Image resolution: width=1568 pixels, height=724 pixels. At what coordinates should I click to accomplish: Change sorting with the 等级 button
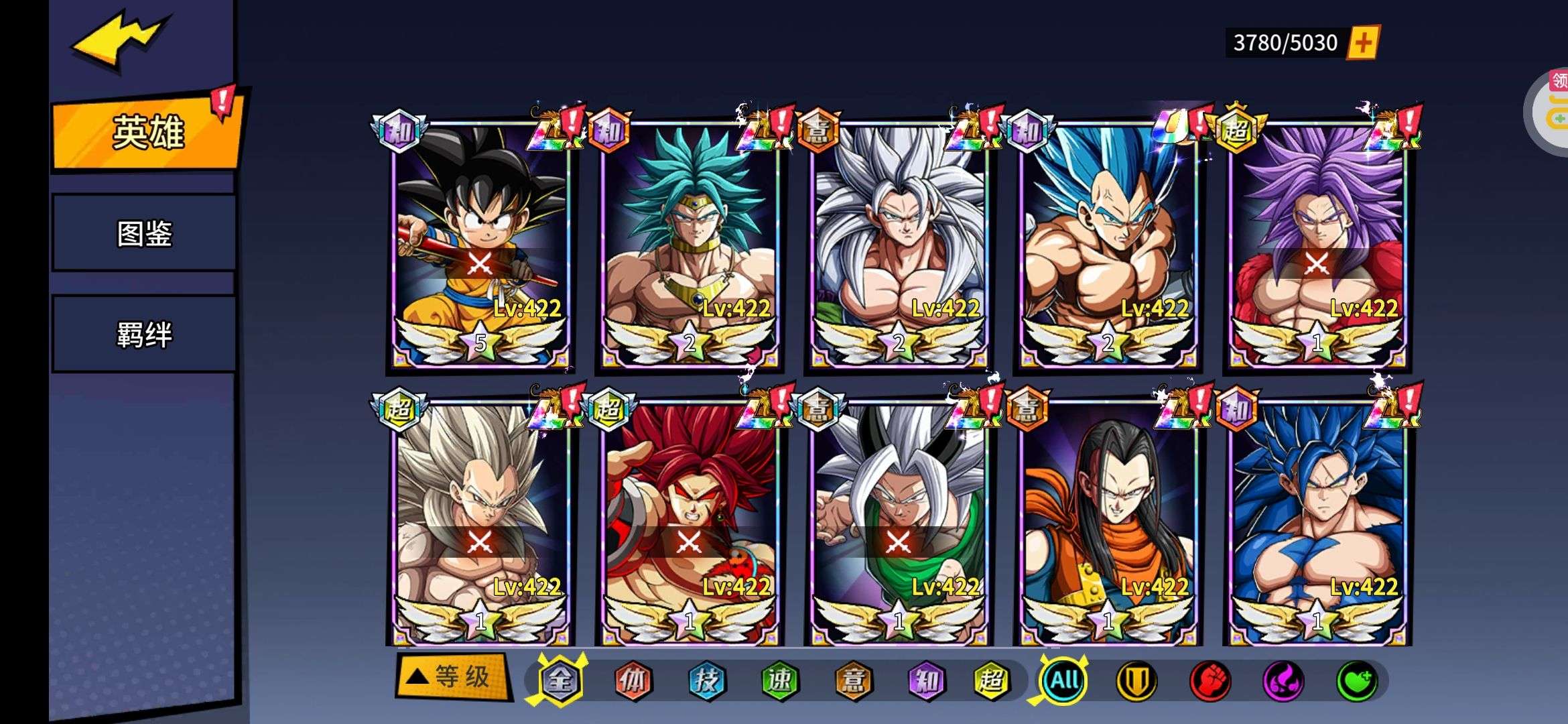(453, 677)
